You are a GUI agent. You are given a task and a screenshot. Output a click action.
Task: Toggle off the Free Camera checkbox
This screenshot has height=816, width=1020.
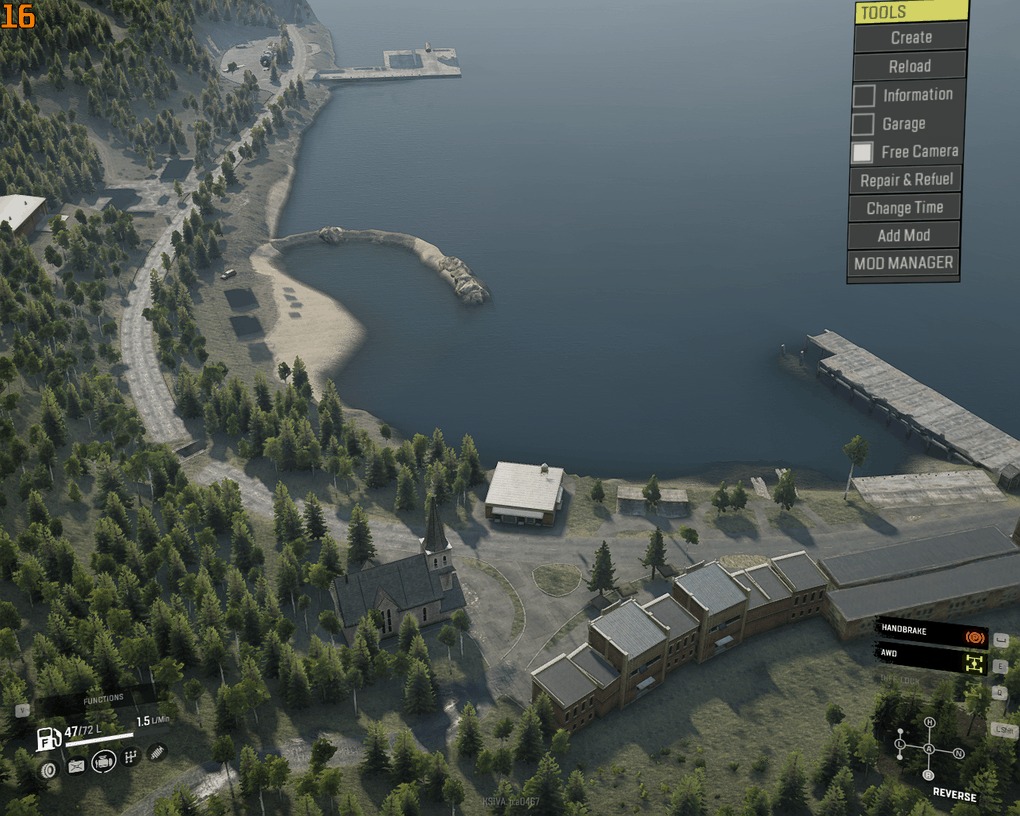click(862, 152)
